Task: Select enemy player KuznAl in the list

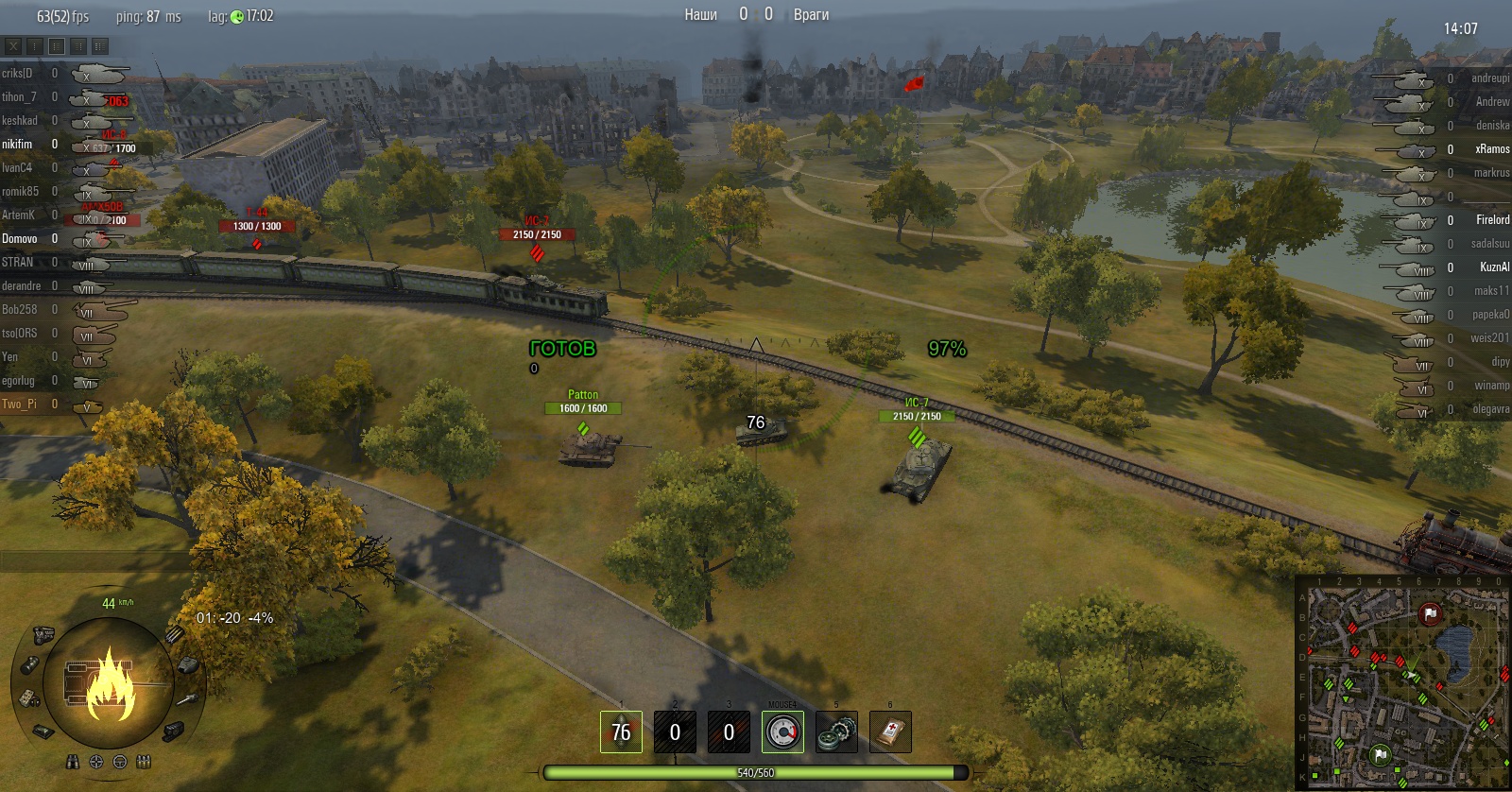Action: pos(1494,267)
